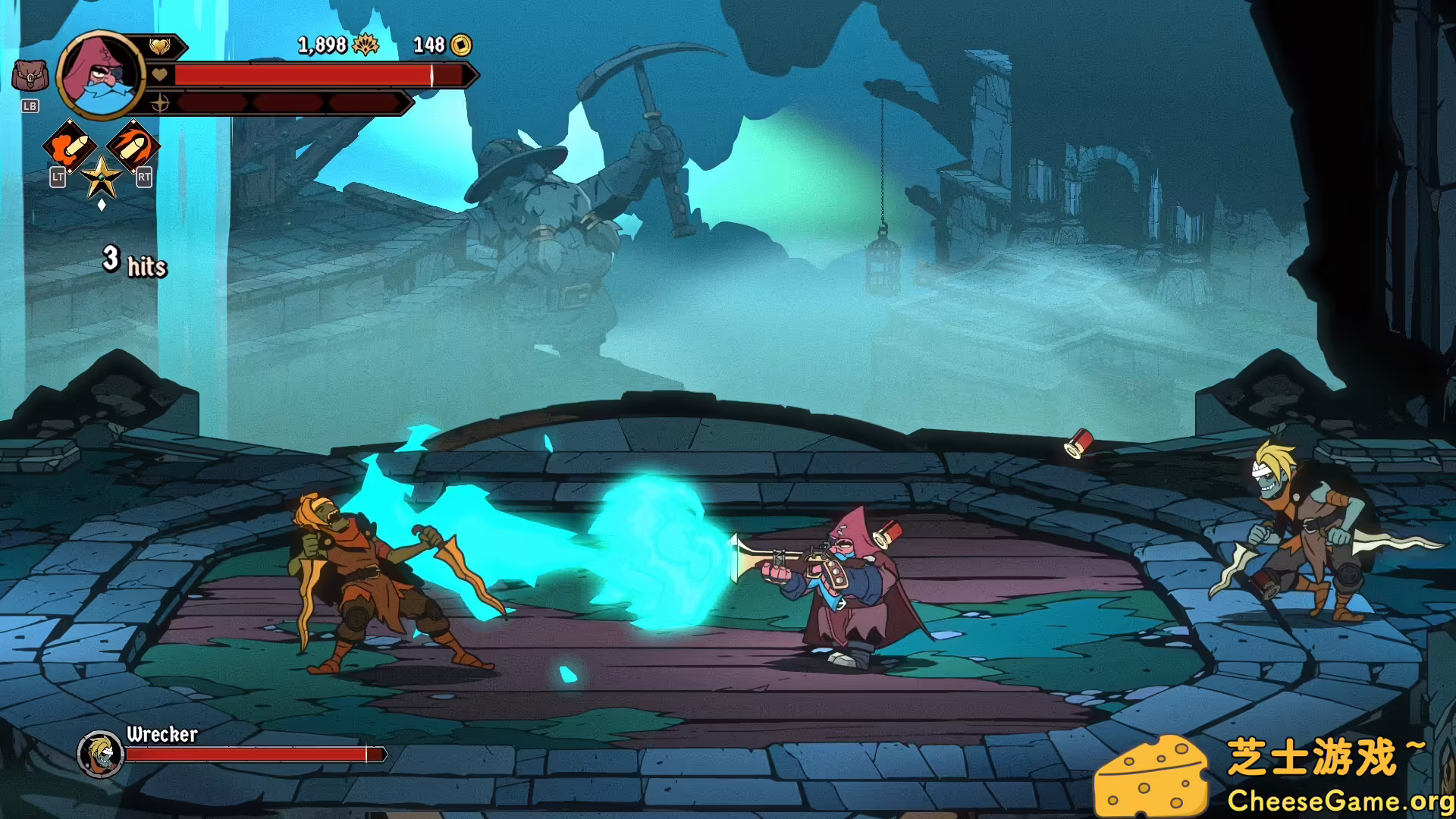Open the satchel inventory bag icon

click(x=30, y=74)
